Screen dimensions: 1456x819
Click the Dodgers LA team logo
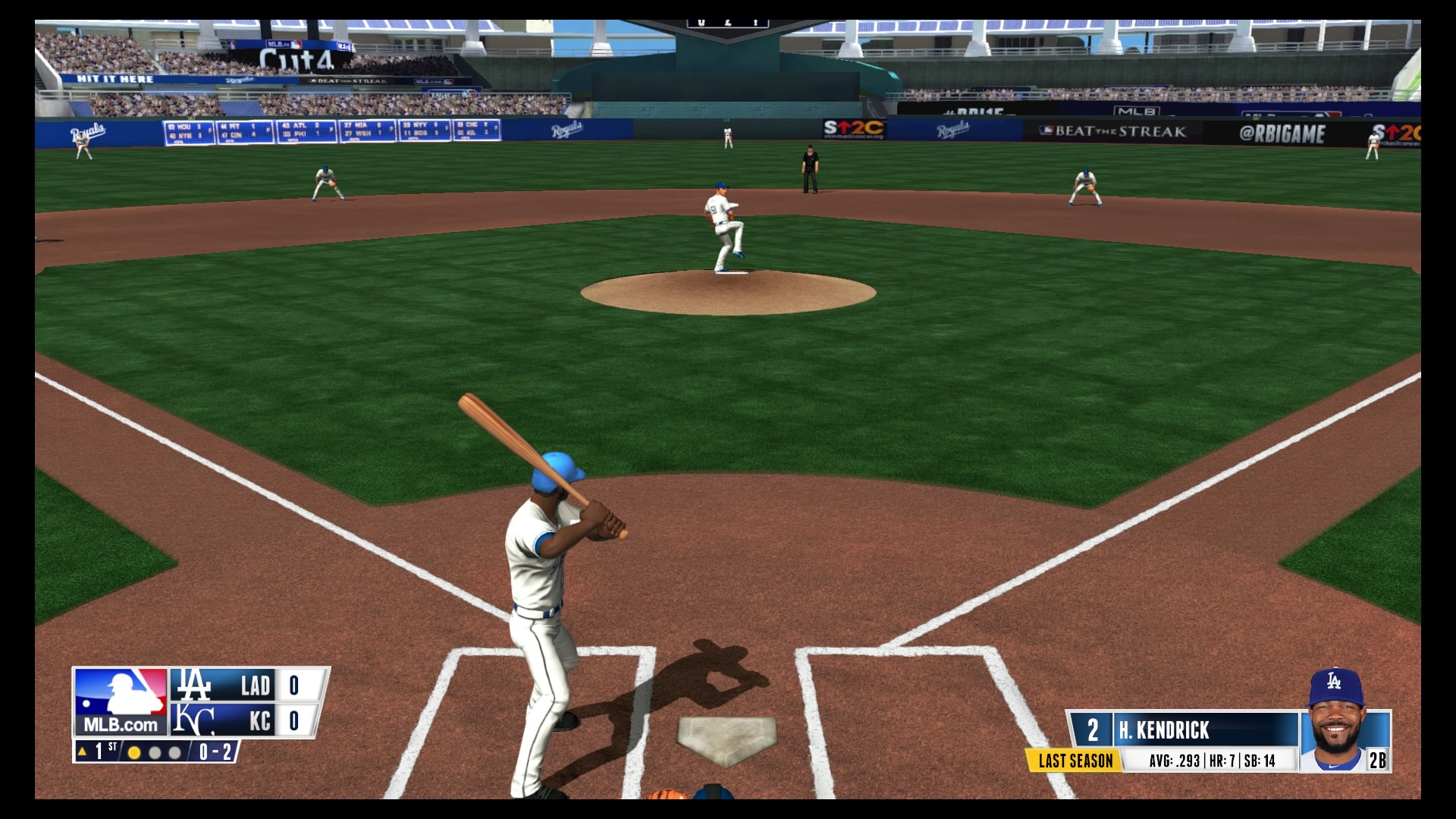click(x=193, y=685)
